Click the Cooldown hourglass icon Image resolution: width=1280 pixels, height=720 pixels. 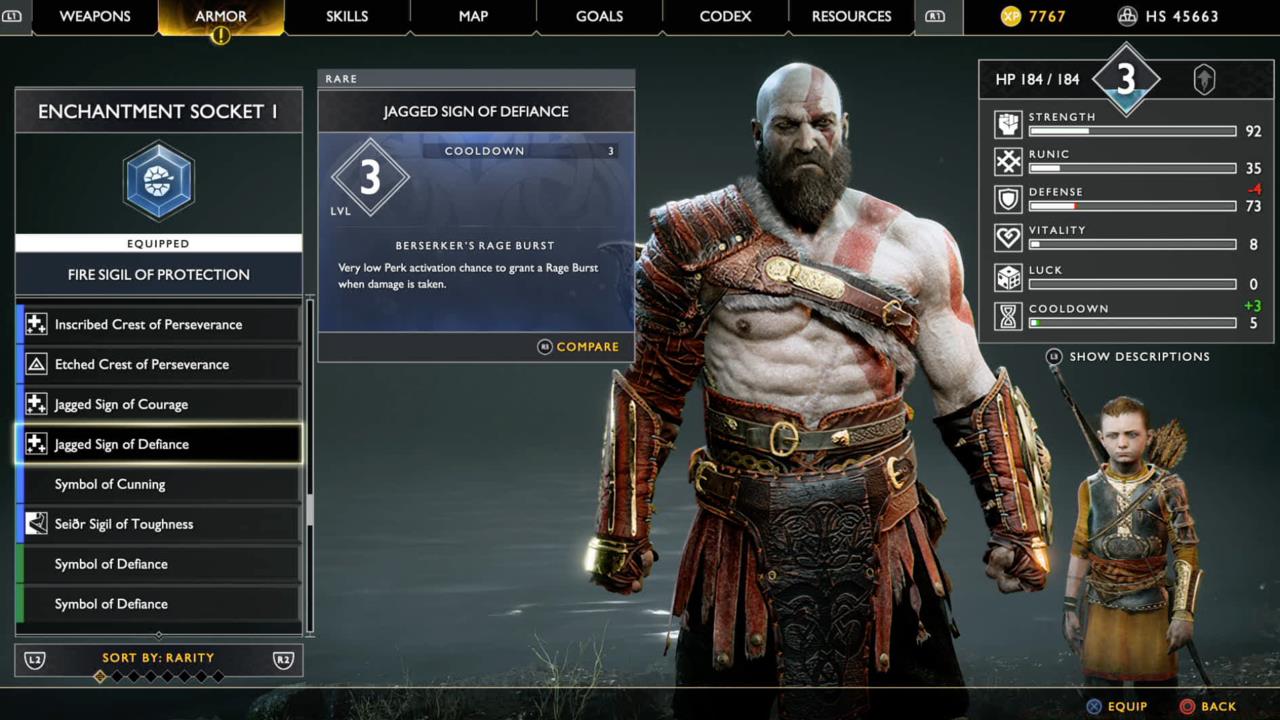1008,315
